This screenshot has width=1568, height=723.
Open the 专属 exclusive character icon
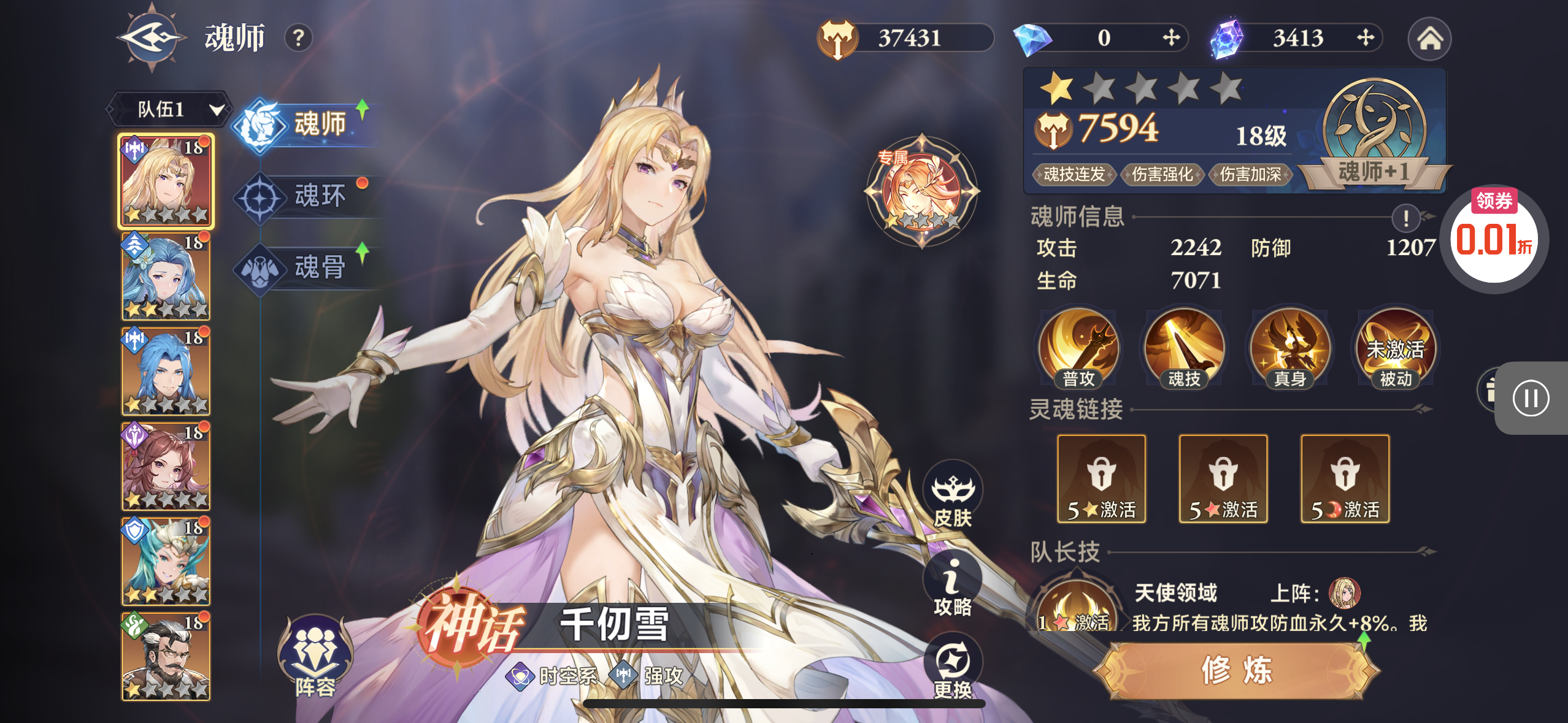point(921,191)
